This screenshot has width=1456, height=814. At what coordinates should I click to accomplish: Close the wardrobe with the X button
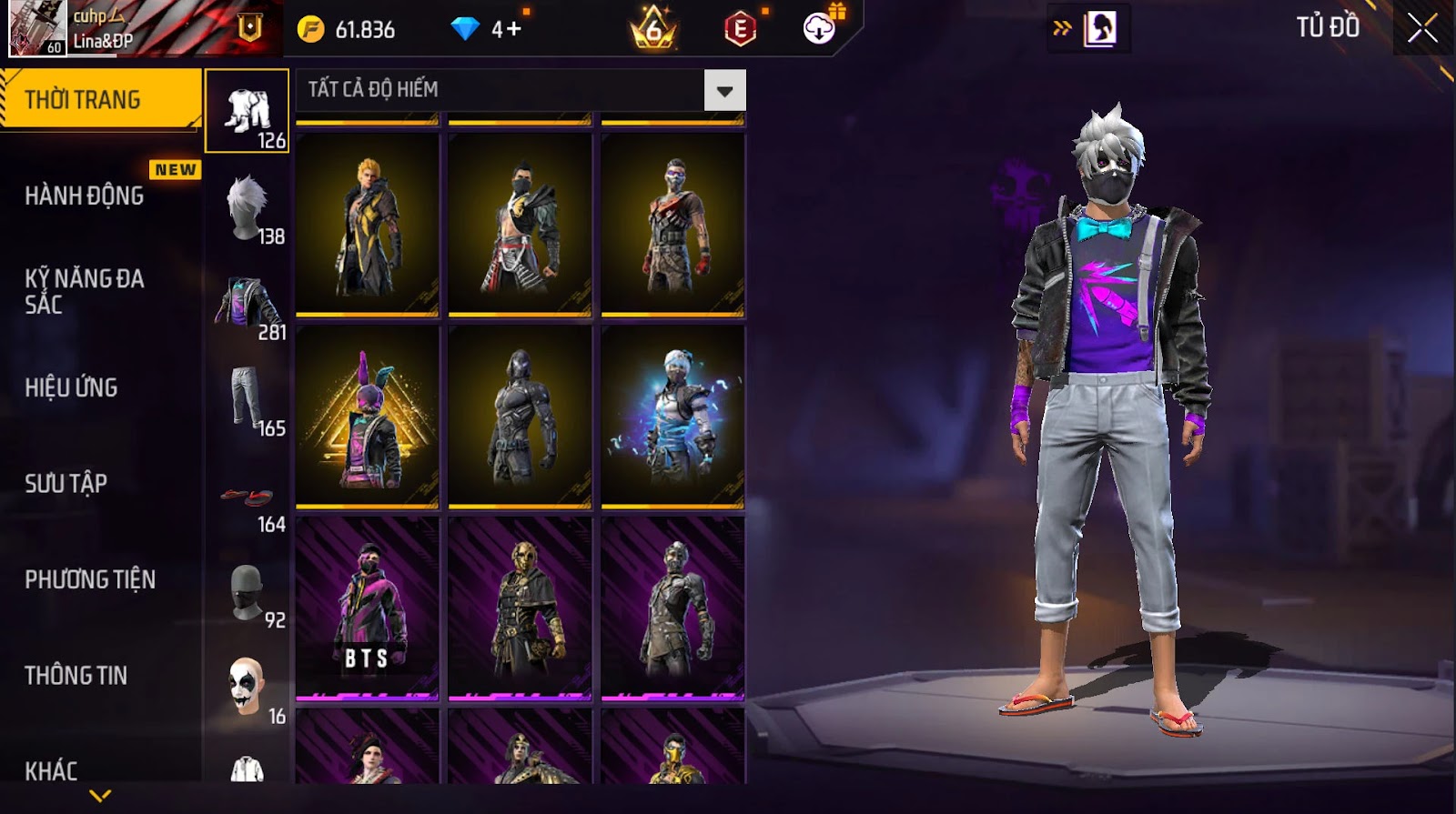click(1422, 28)
